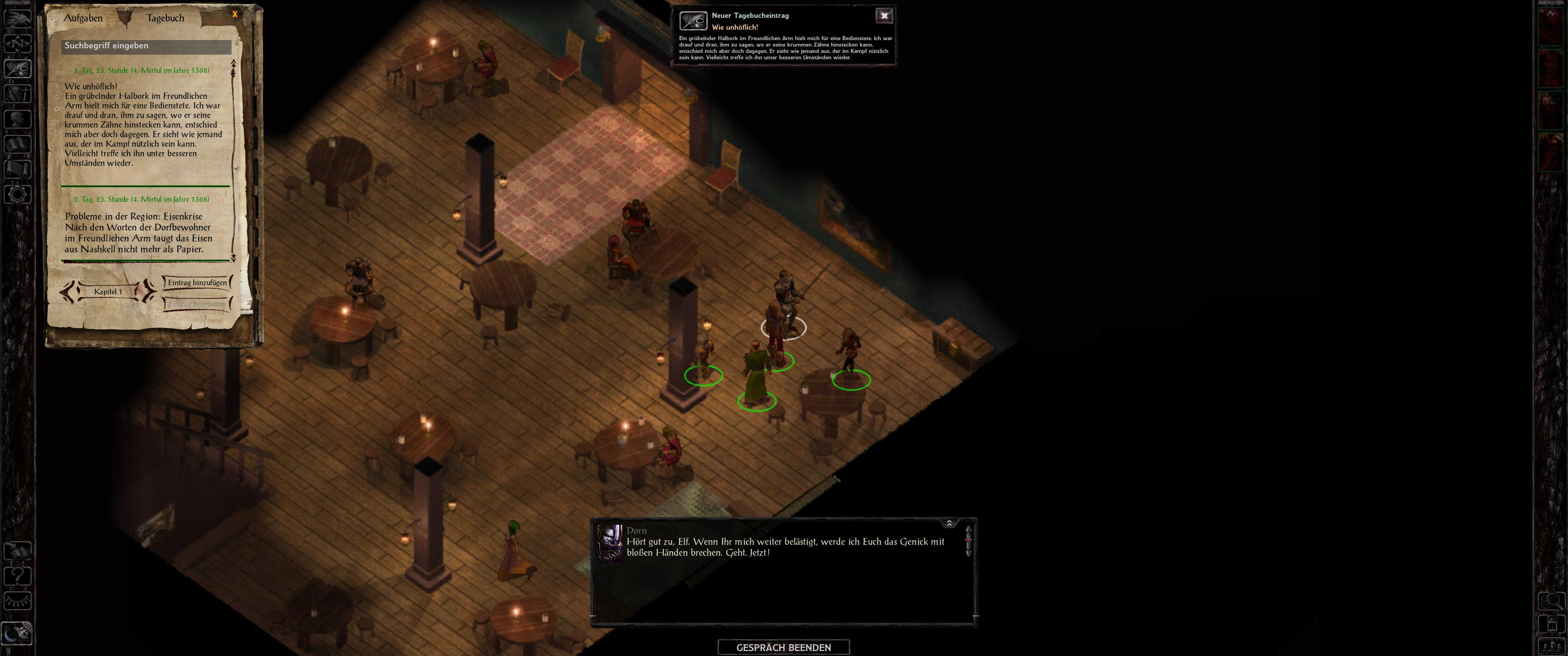Dismiss the Neuer Tagebucheintrag notification
Image resolution: width=1568 pixels, height=656 pixels.
[884, 16]
